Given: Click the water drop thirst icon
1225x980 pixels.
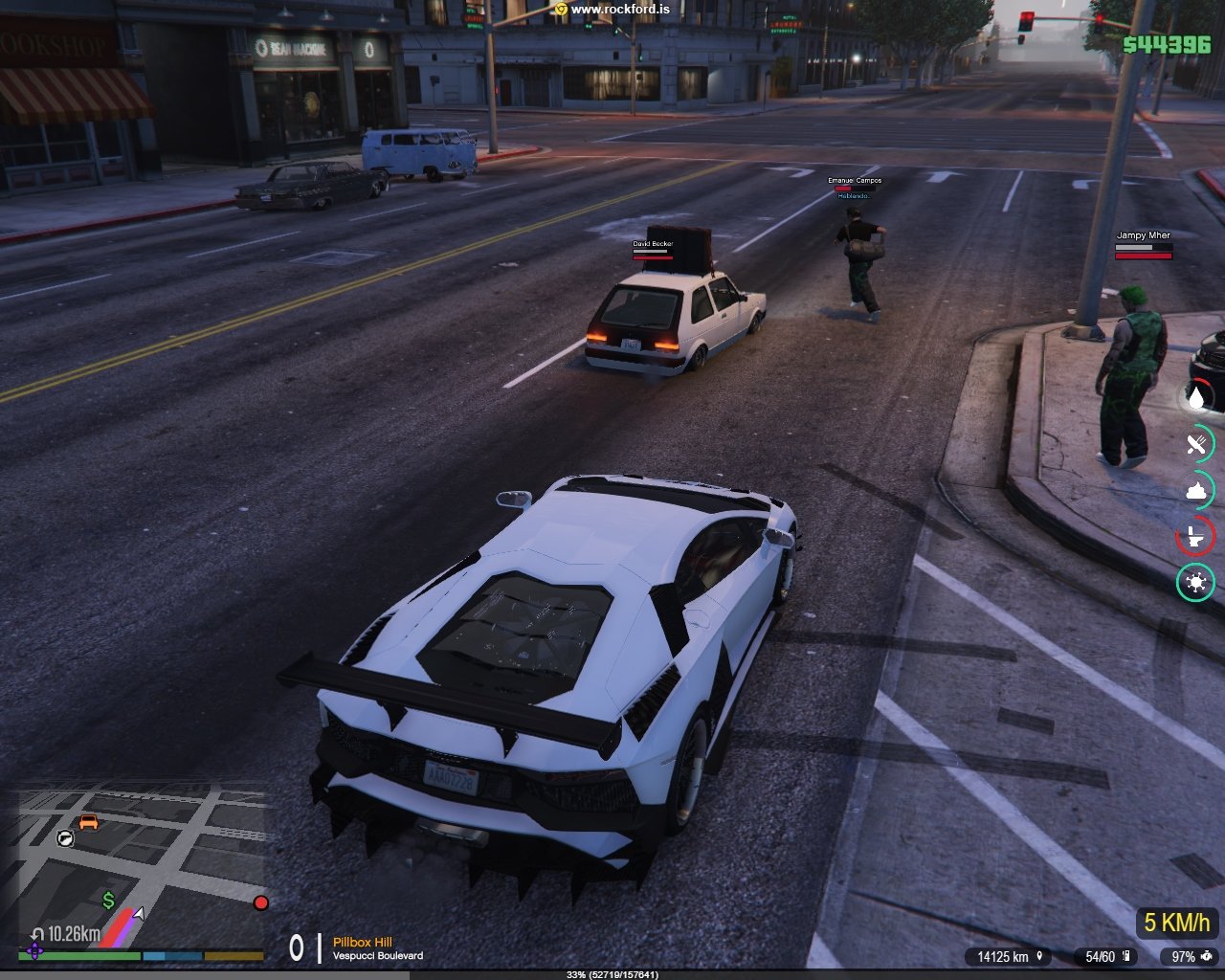Looking at the screenshot, I should coord(1195,396).
